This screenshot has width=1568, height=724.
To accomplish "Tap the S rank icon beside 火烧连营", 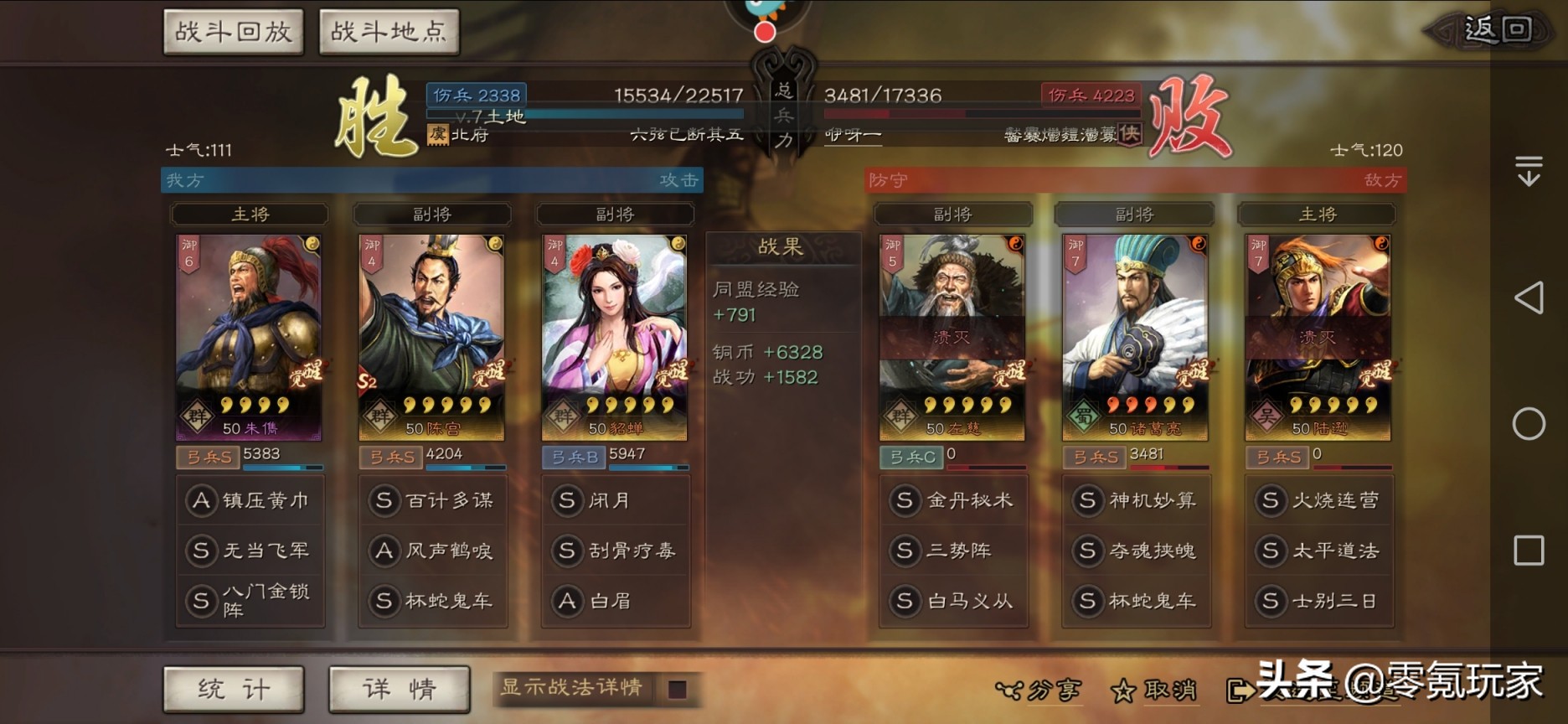I will [x=1272, y=500].
